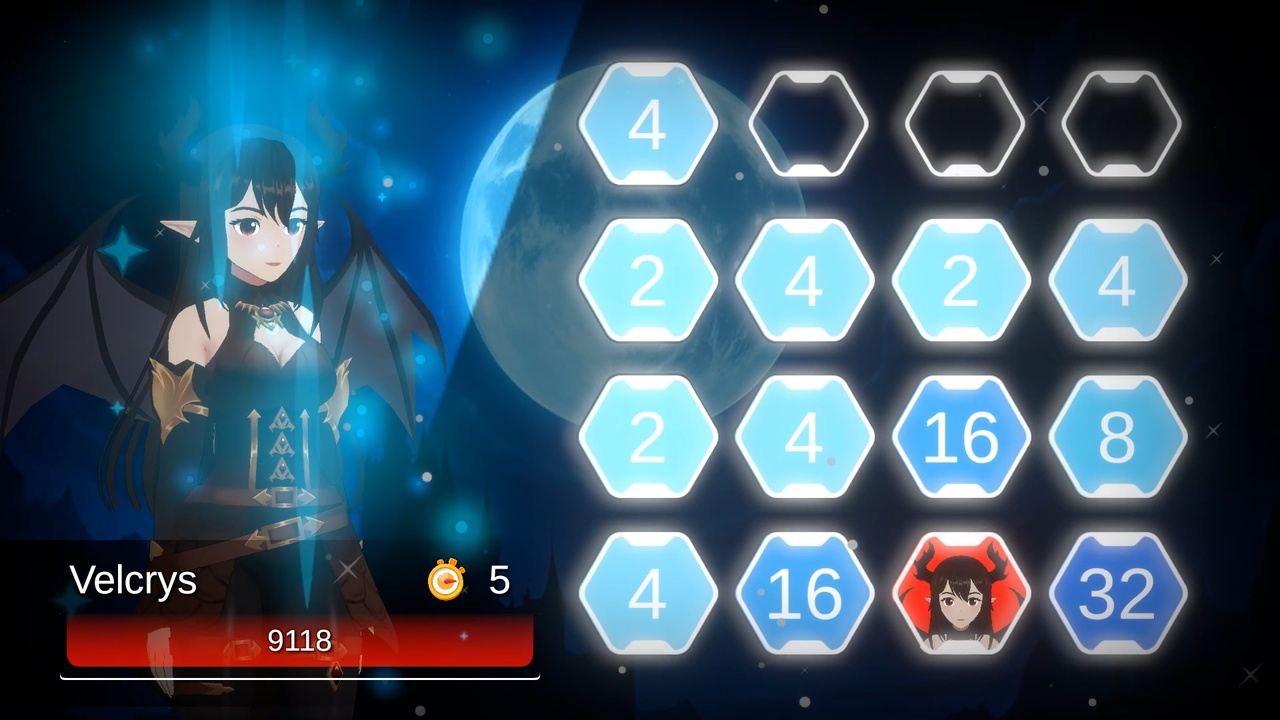Click the orange timer clock icon

tap(448, 582)
